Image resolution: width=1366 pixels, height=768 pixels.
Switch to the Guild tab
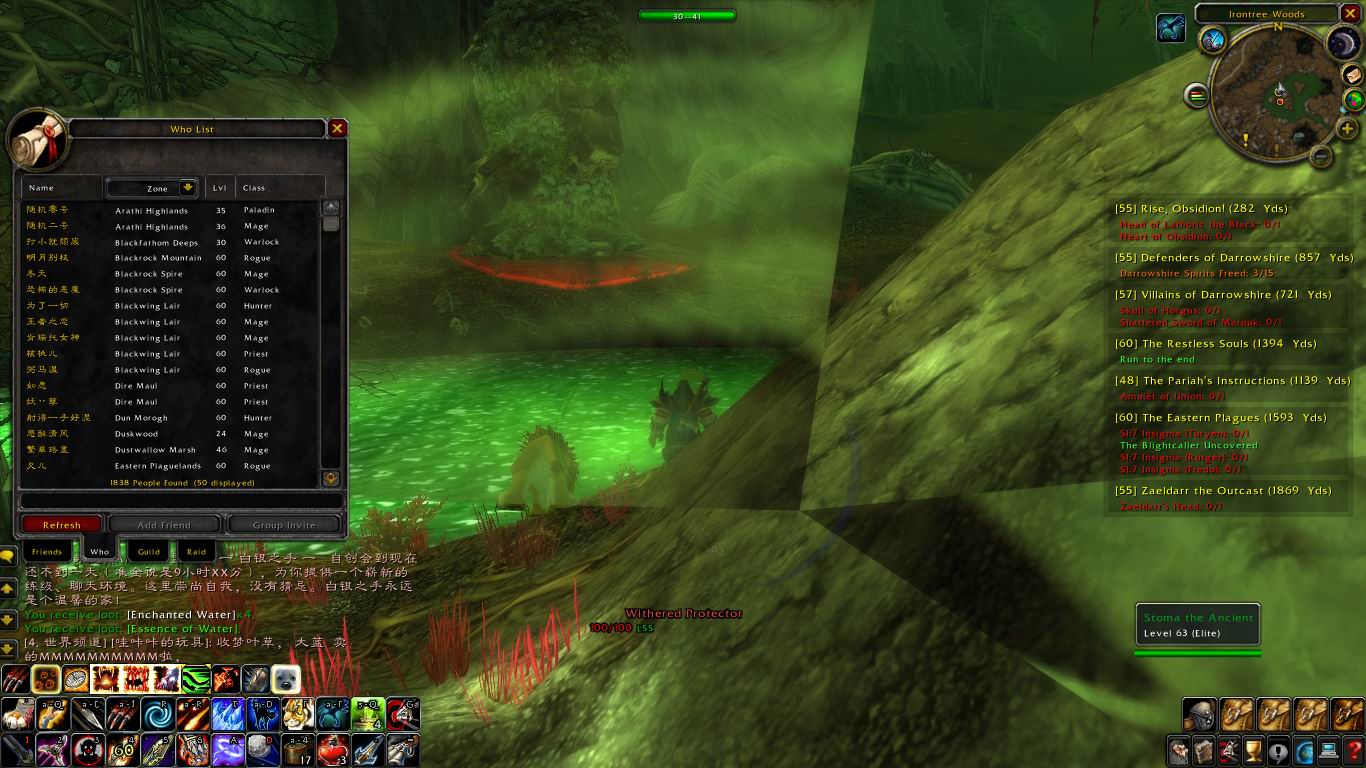pos(147,551)
